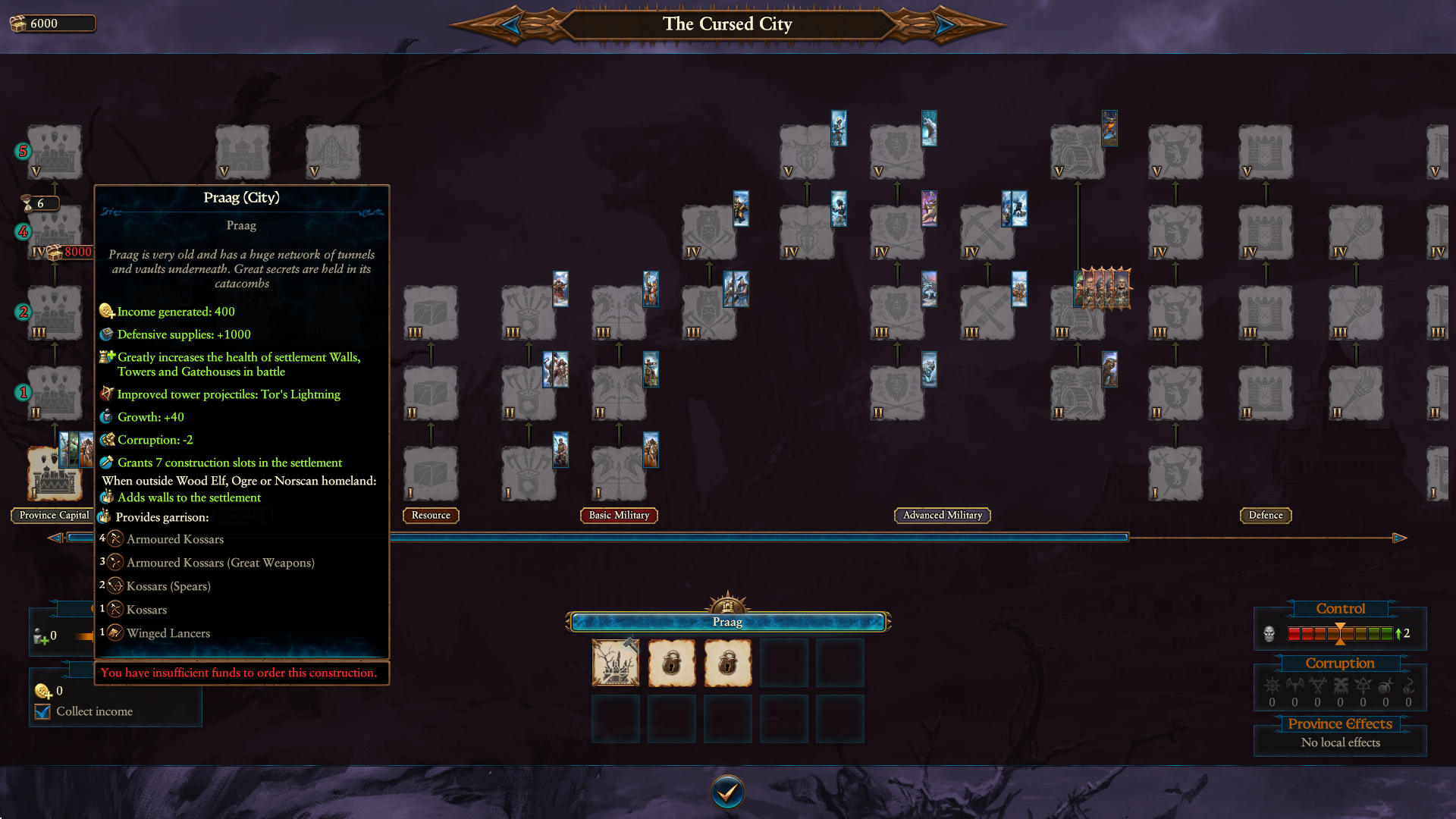Jump to the Resource building category
The image size is (1456, 819).
tap(431, 516)
